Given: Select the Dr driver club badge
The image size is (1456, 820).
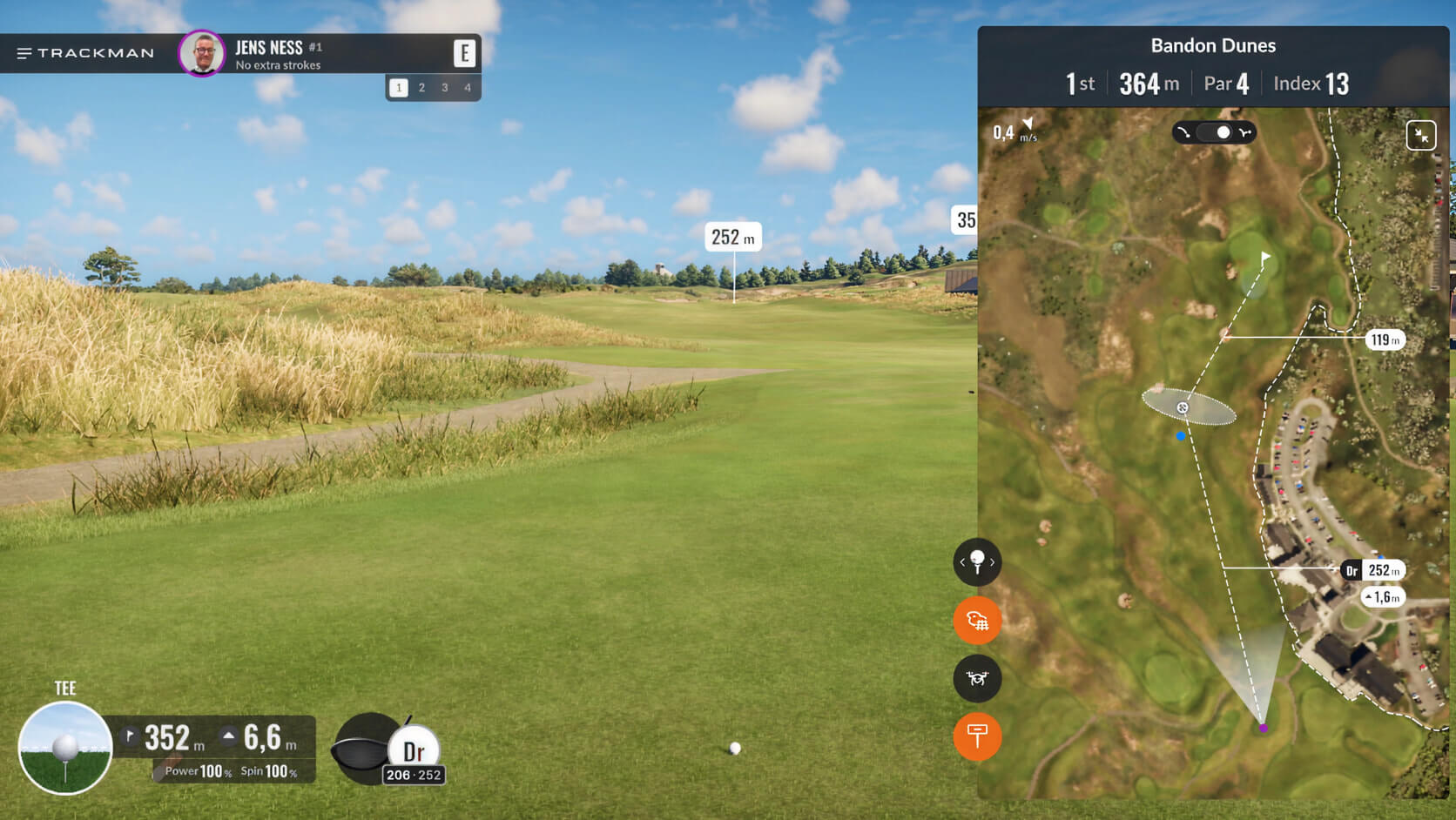Looking at the screenshot, I should pyautogui.click(x=413, y=750).
